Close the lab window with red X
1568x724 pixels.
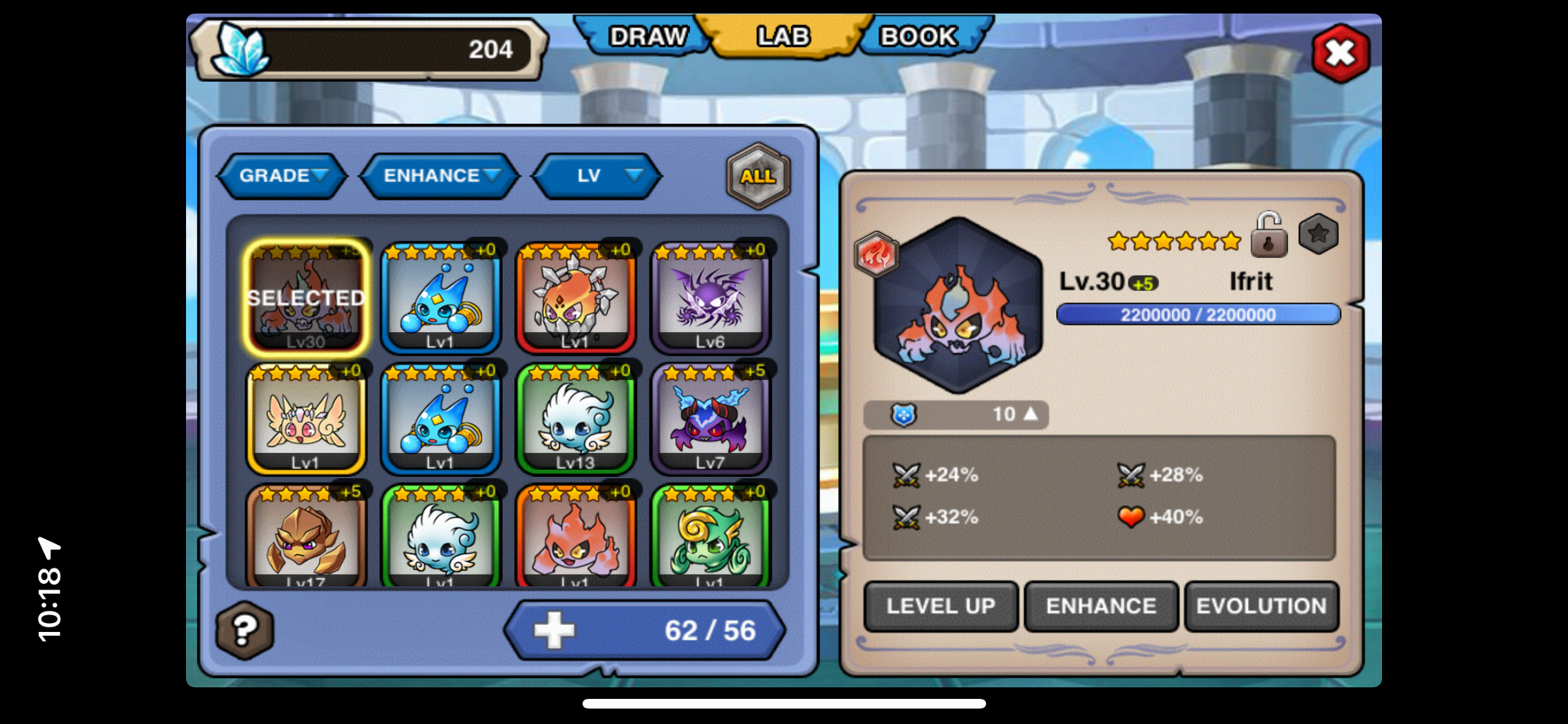(1340, 54)
